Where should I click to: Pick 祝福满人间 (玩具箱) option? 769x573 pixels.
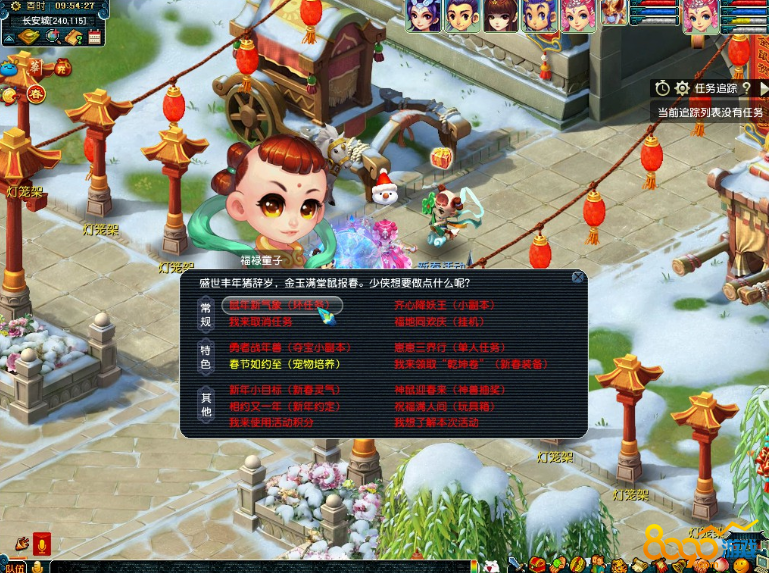click(440, 406)
